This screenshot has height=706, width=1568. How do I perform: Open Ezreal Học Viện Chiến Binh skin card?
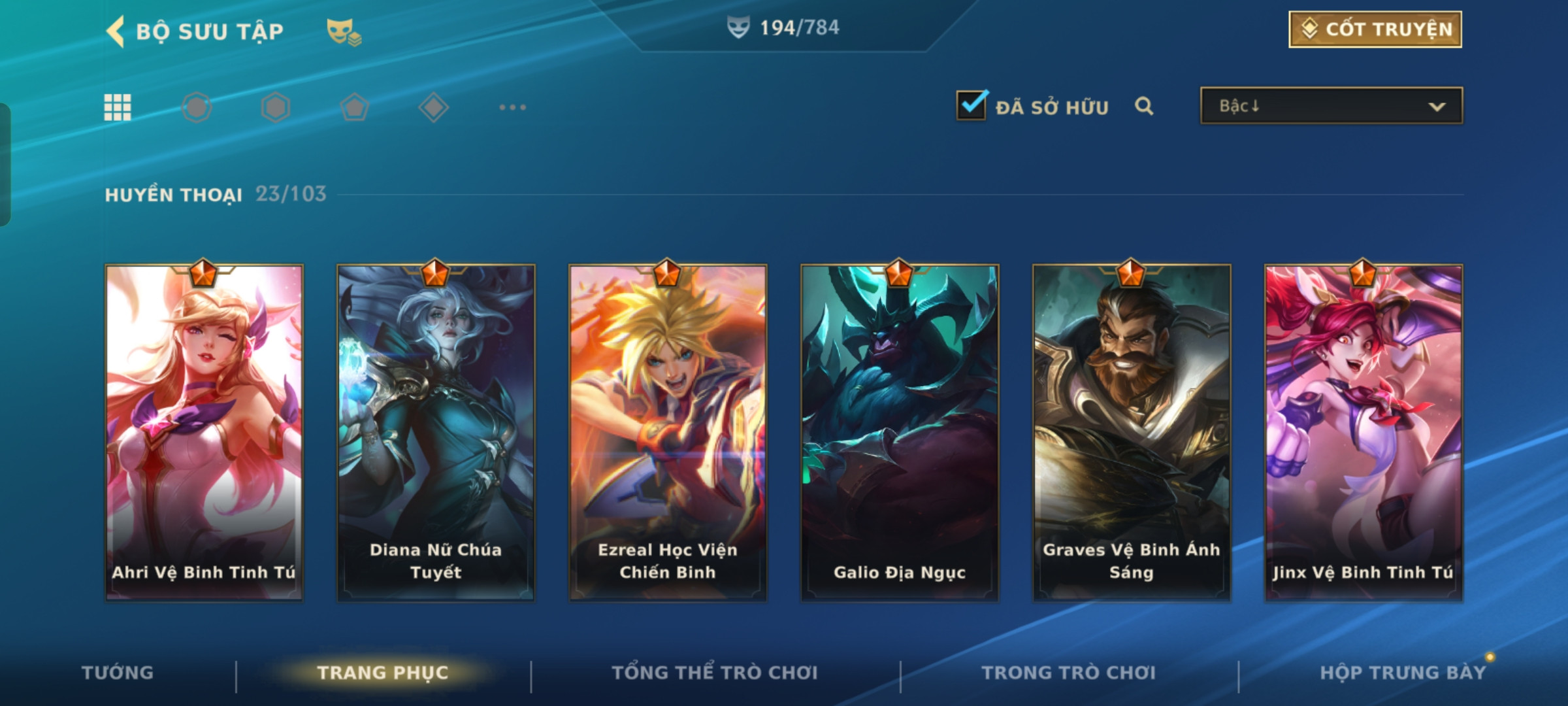[668, 431]
